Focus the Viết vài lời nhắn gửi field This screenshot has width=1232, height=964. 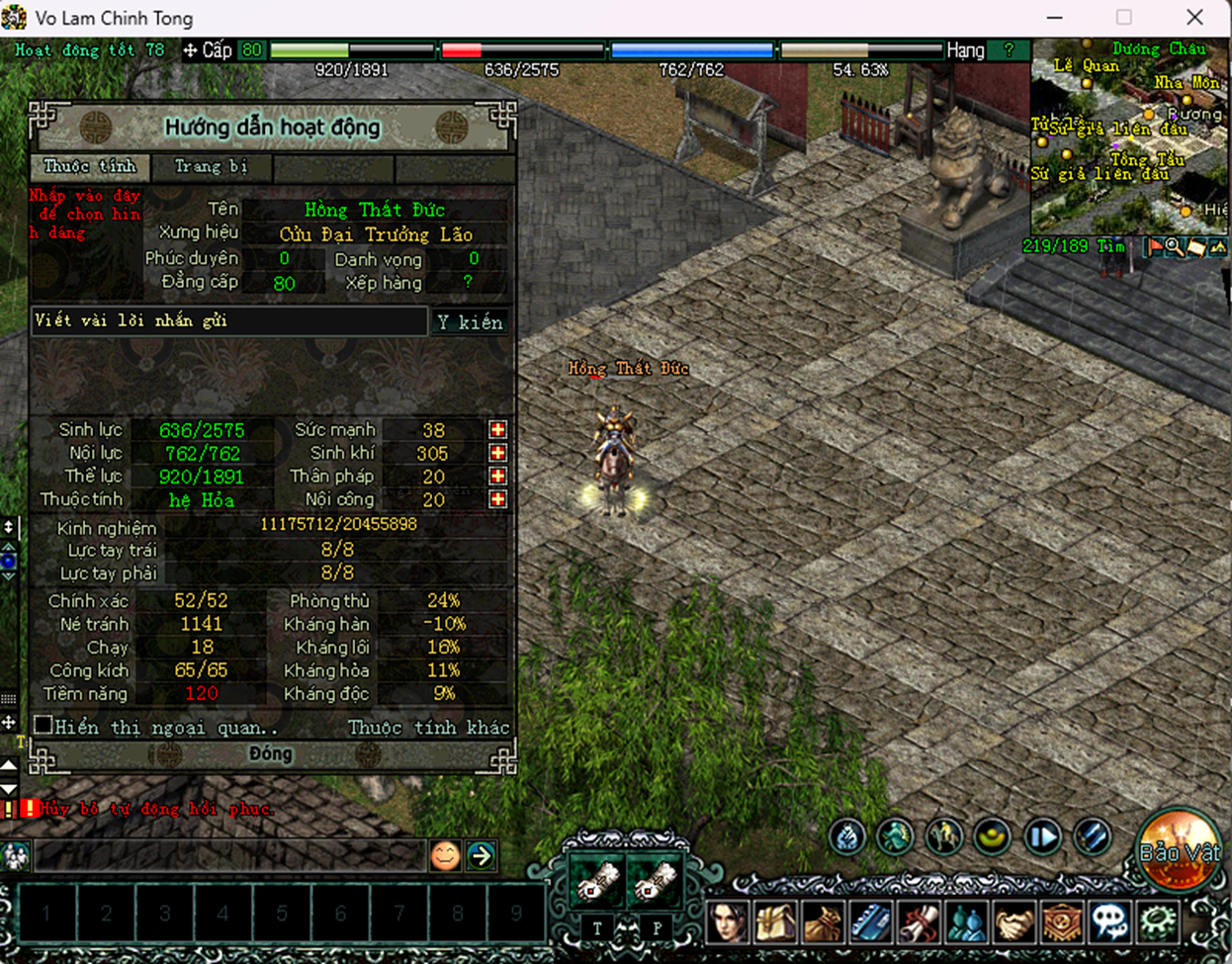coord(229,321)
